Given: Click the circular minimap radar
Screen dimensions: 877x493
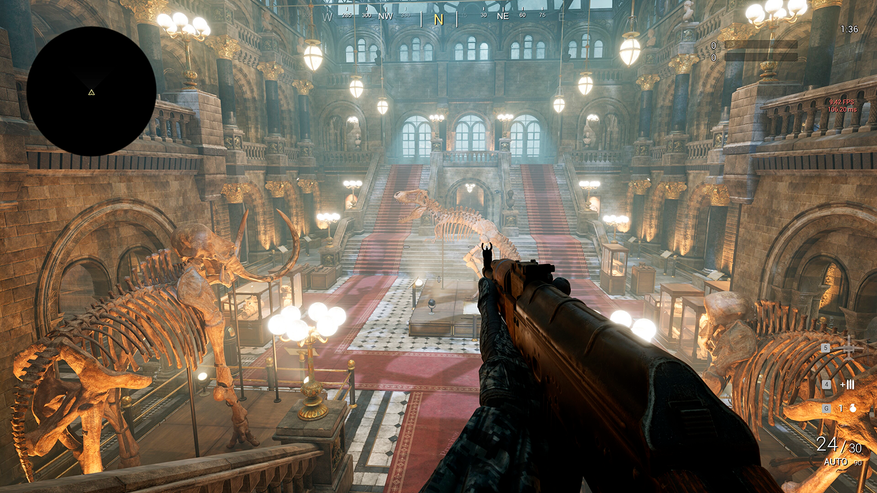Looking at the screenshot, I should click(x=91, y=91).
